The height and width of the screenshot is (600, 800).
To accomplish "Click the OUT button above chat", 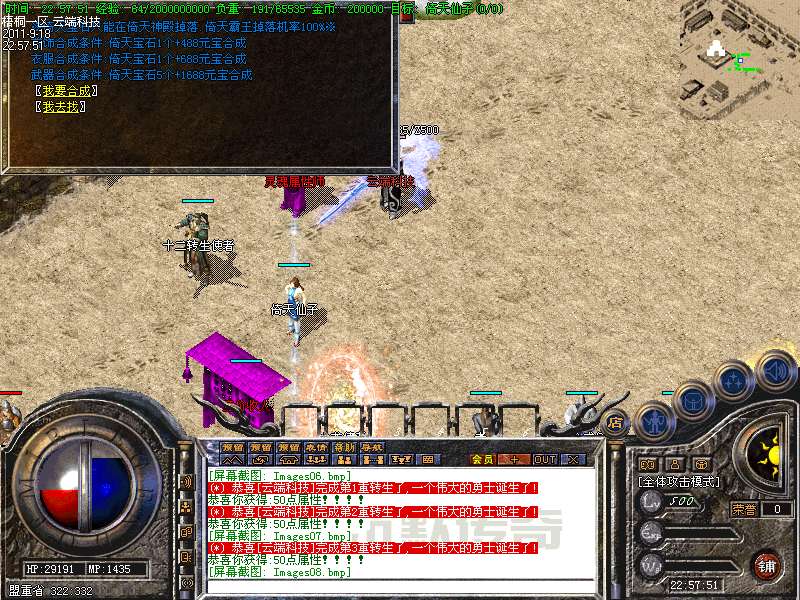I will (x=544, y=459).
